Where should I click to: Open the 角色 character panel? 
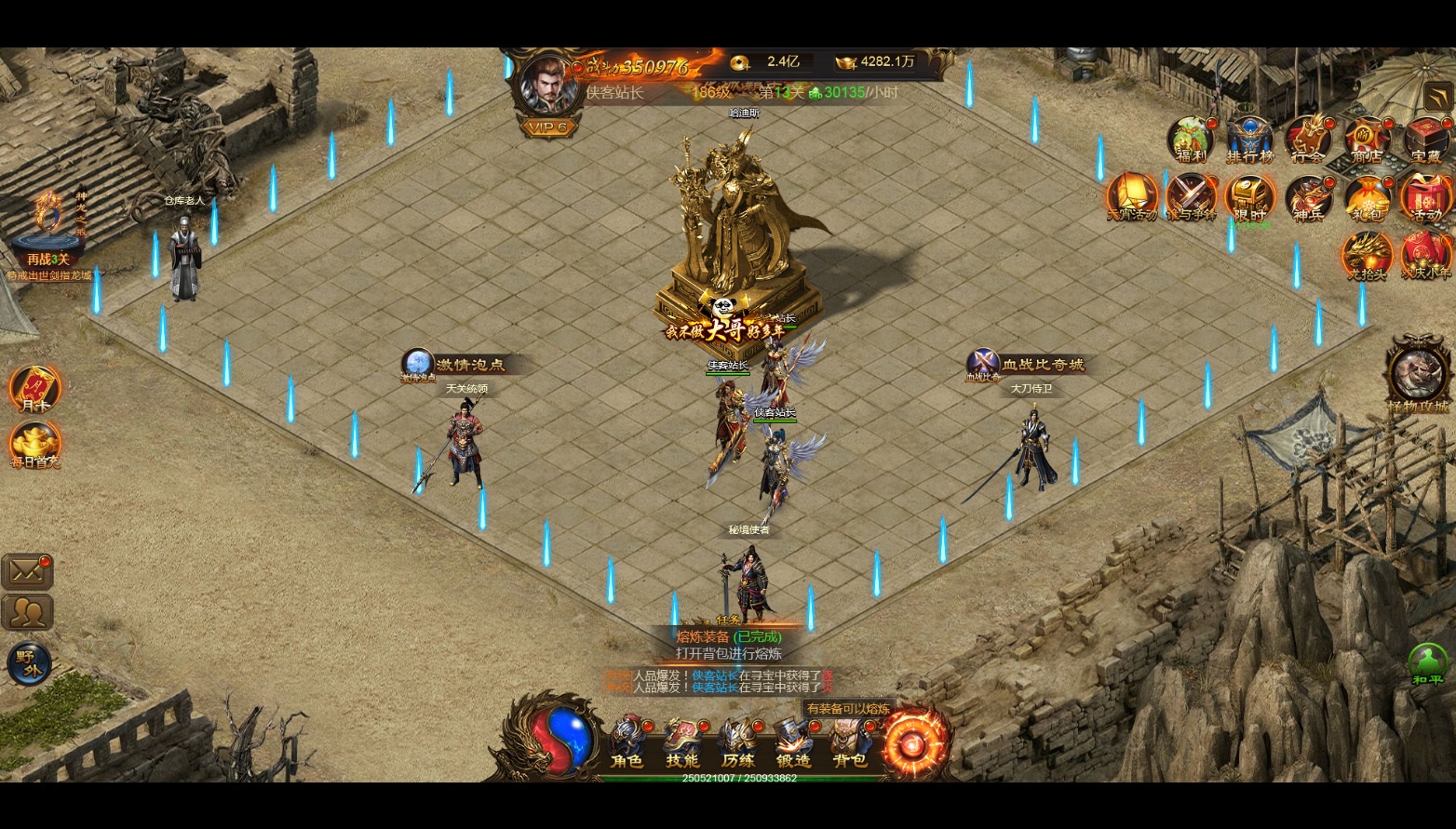point(627,742)
